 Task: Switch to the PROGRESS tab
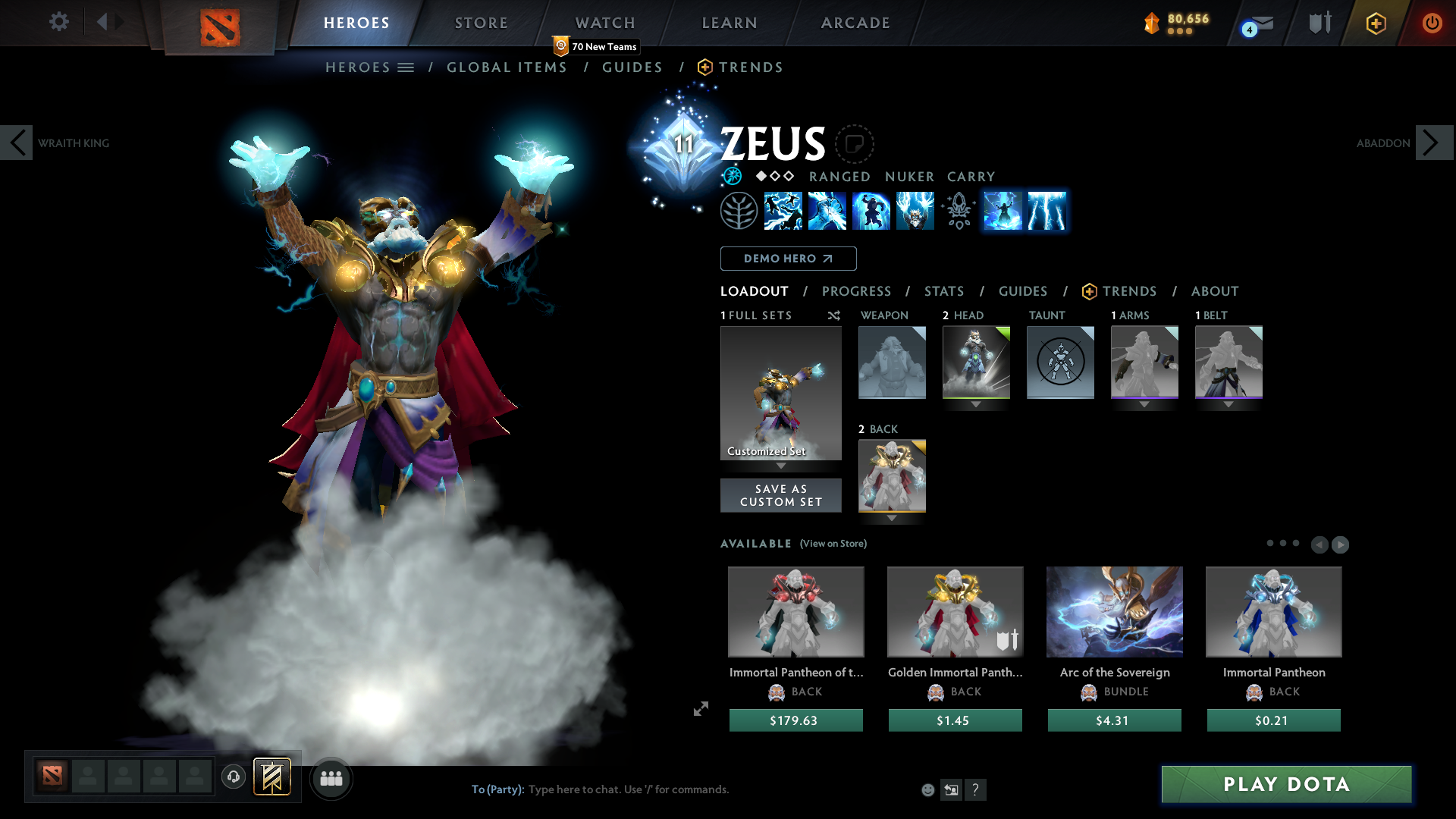[857, 291]
